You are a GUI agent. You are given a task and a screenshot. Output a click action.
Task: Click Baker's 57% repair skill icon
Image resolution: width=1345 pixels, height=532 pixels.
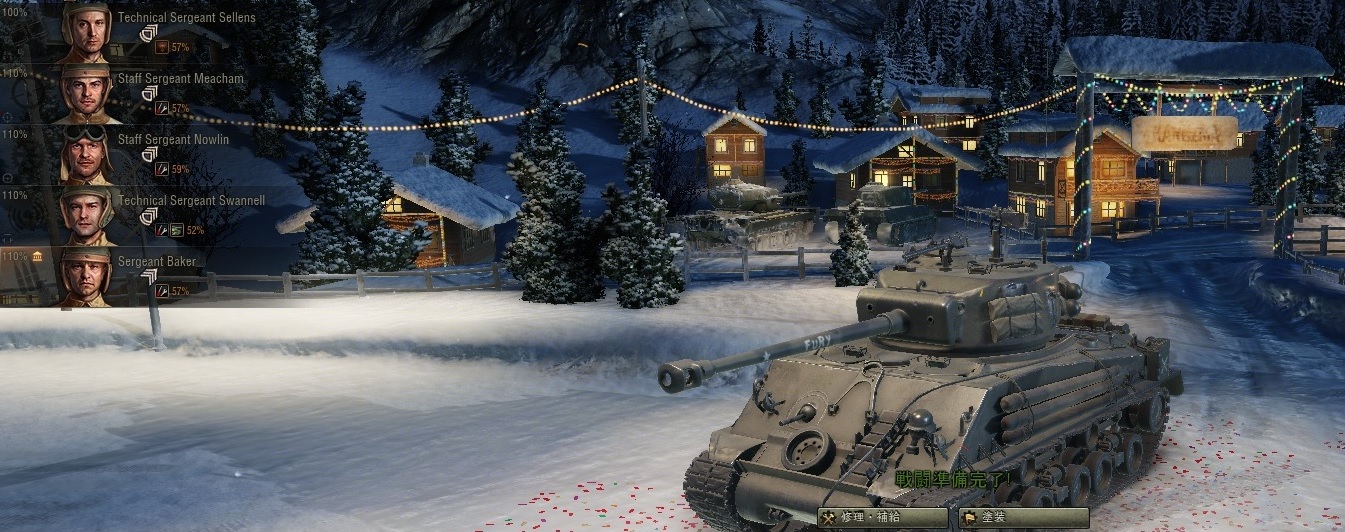(x=162, y=291)
